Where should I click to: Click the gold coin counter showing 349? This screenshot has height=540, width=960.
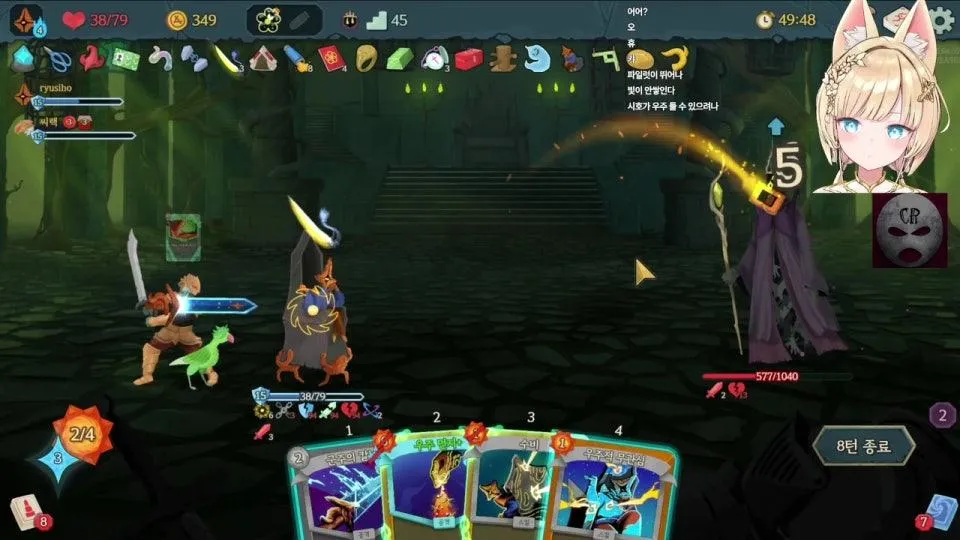pos(191,20)
